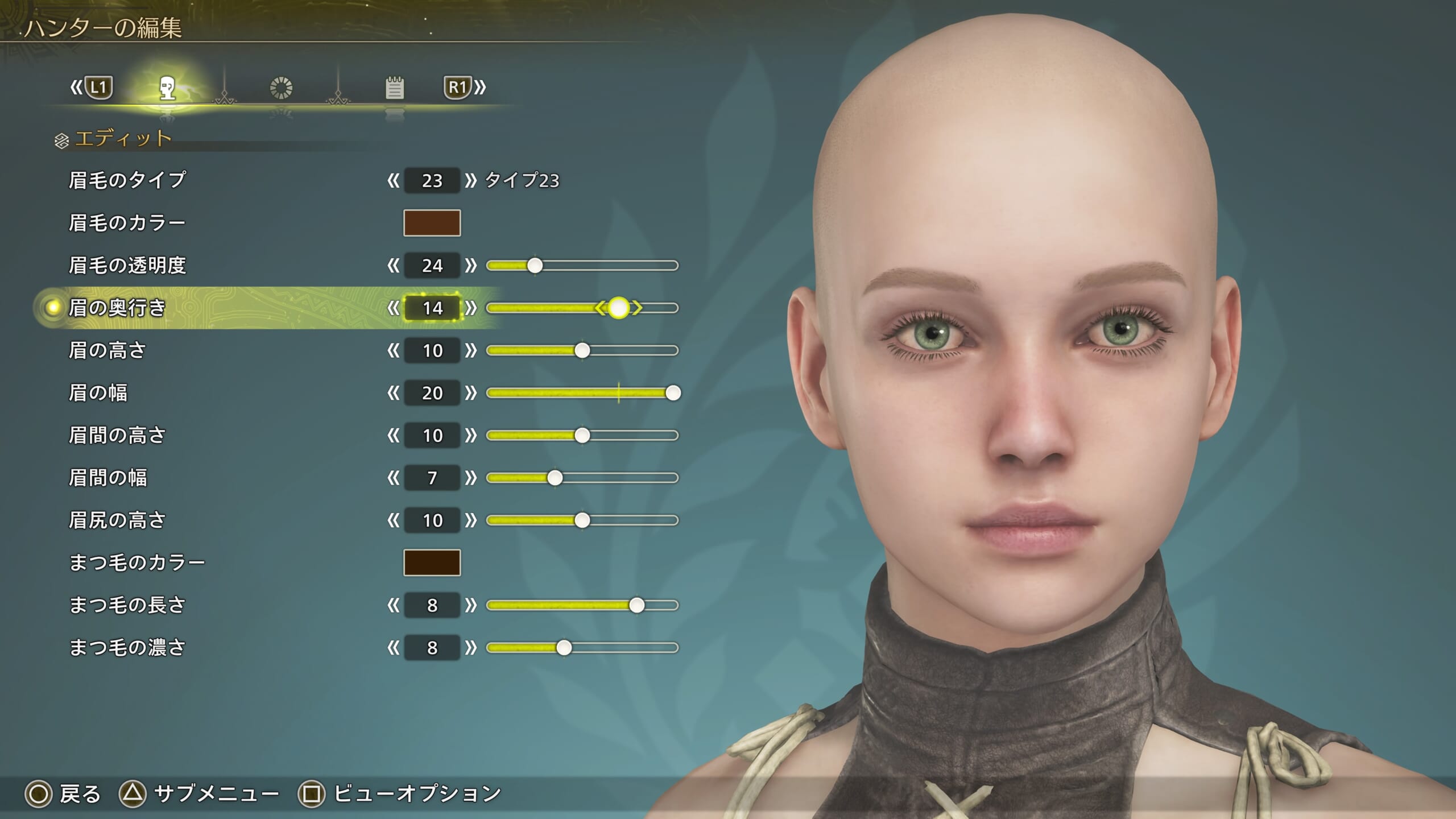Open the まつ毛のカラー dark color swatch
The width and height of the screenshot is (1456, 819).
[x=432, y=562]
